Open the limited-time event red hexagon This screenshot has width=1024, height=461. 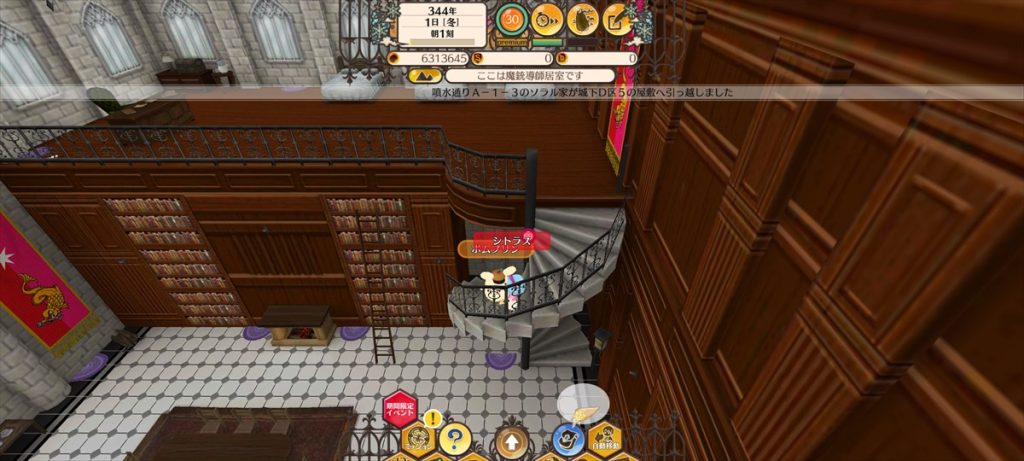click(x=399, y=408)
